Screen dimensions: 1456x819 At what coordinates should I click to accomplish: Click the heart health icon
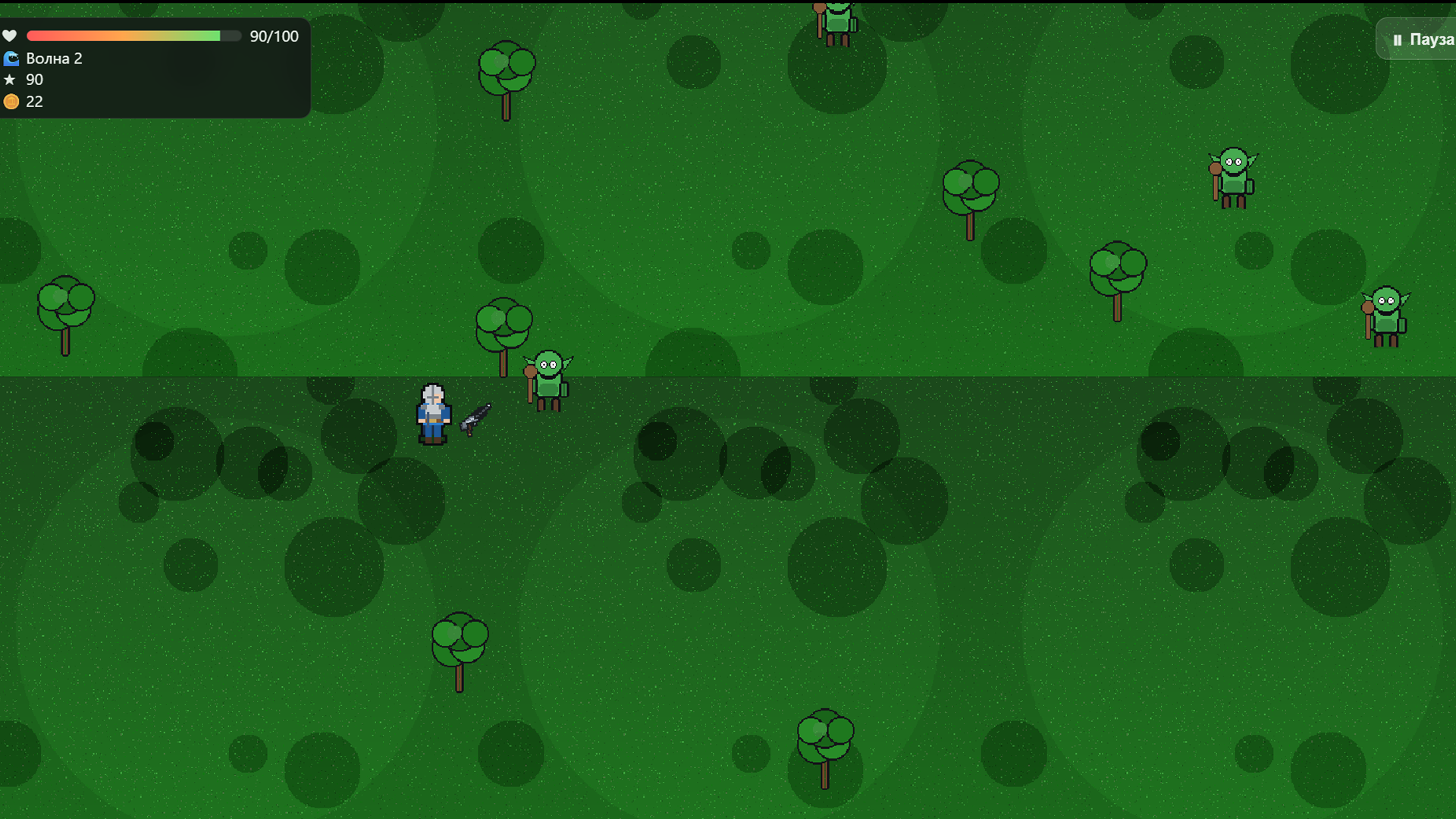point(11,36)
